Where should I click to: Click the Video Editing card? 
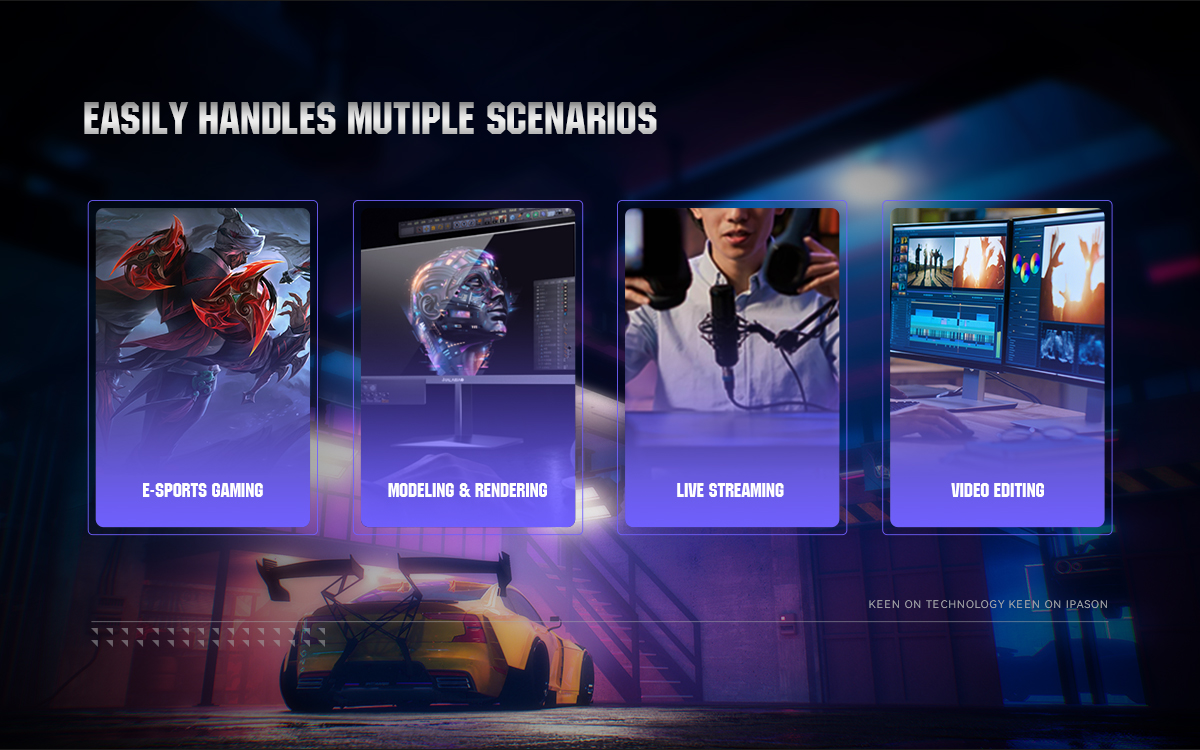pyautogui.click(x=997, y=367)
